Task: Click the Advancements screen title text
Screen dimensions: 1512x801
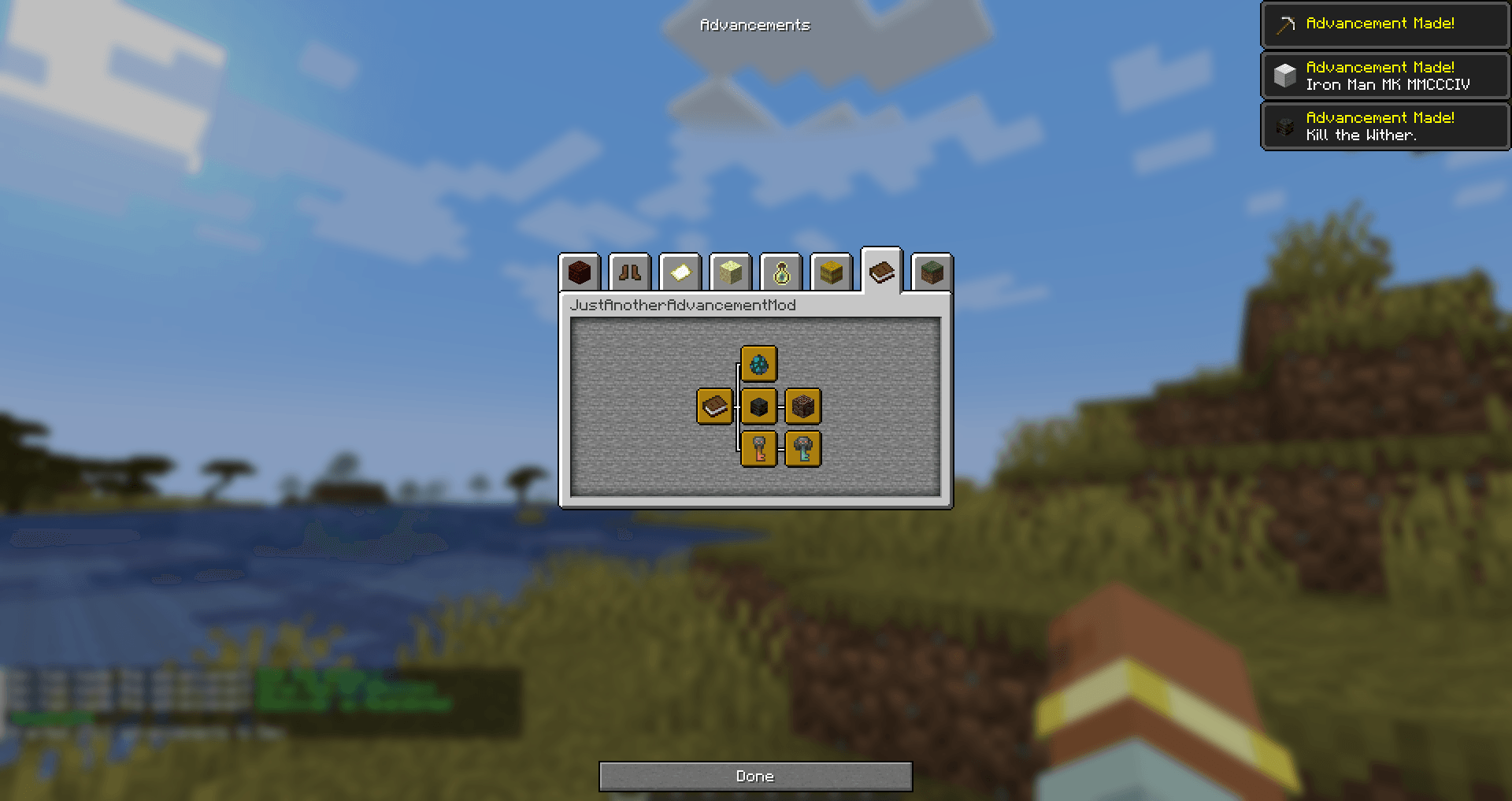Action: coord(754,24)
